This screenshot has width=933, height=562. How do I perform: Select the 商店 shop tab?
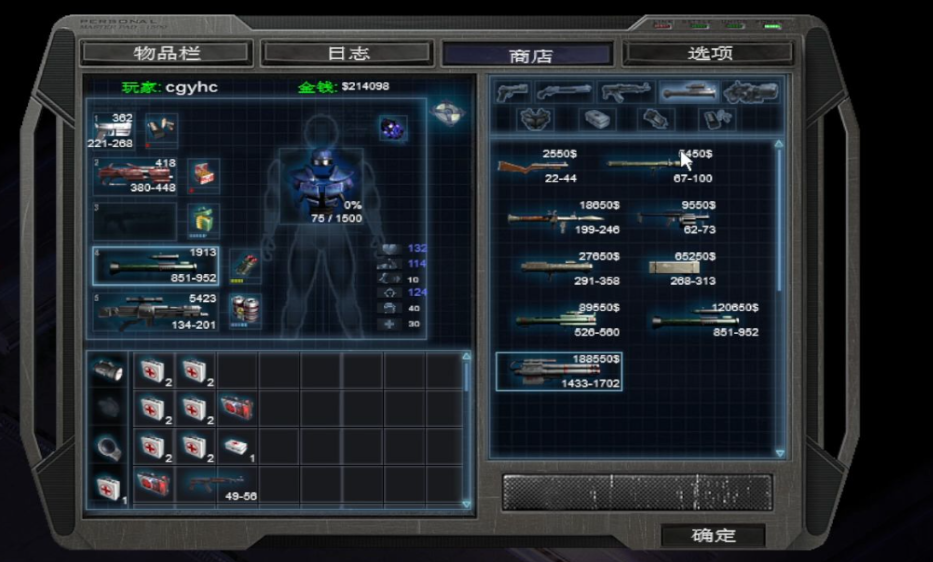tap(527, 55)
